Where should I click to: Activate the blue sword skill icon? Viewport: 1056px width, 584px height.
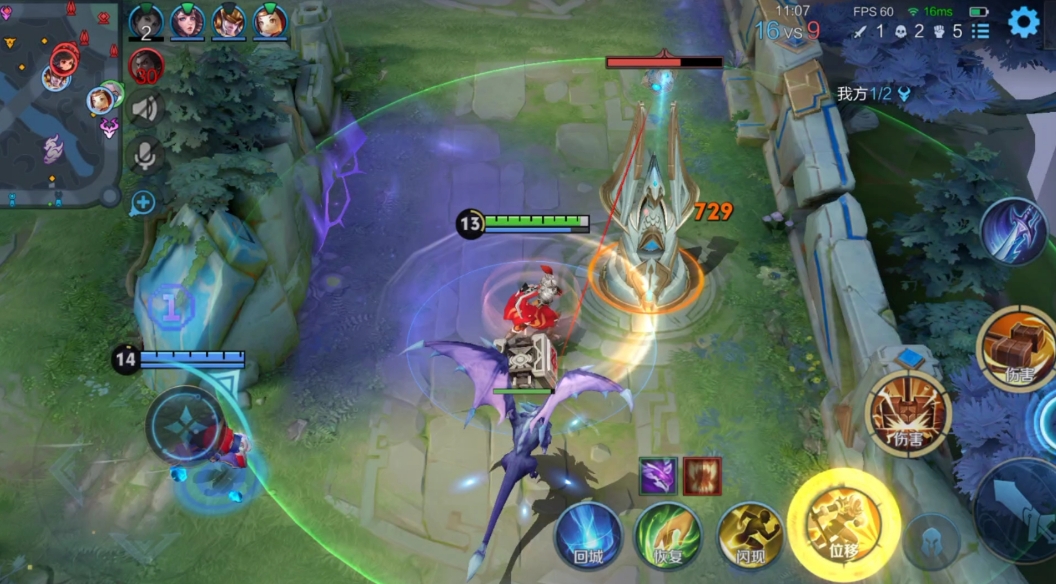coord(1012,231)
